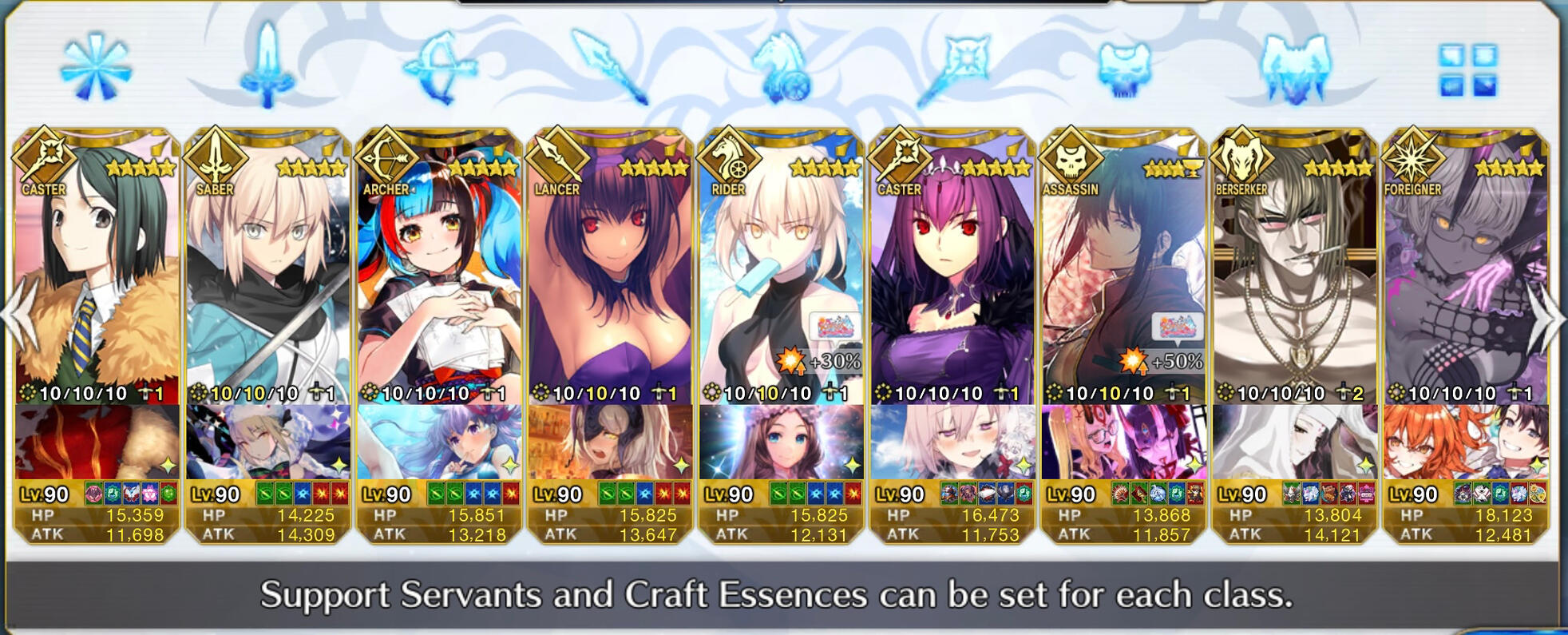
Task: Switch to the Archer class bow tab
Action: (438, 68)
